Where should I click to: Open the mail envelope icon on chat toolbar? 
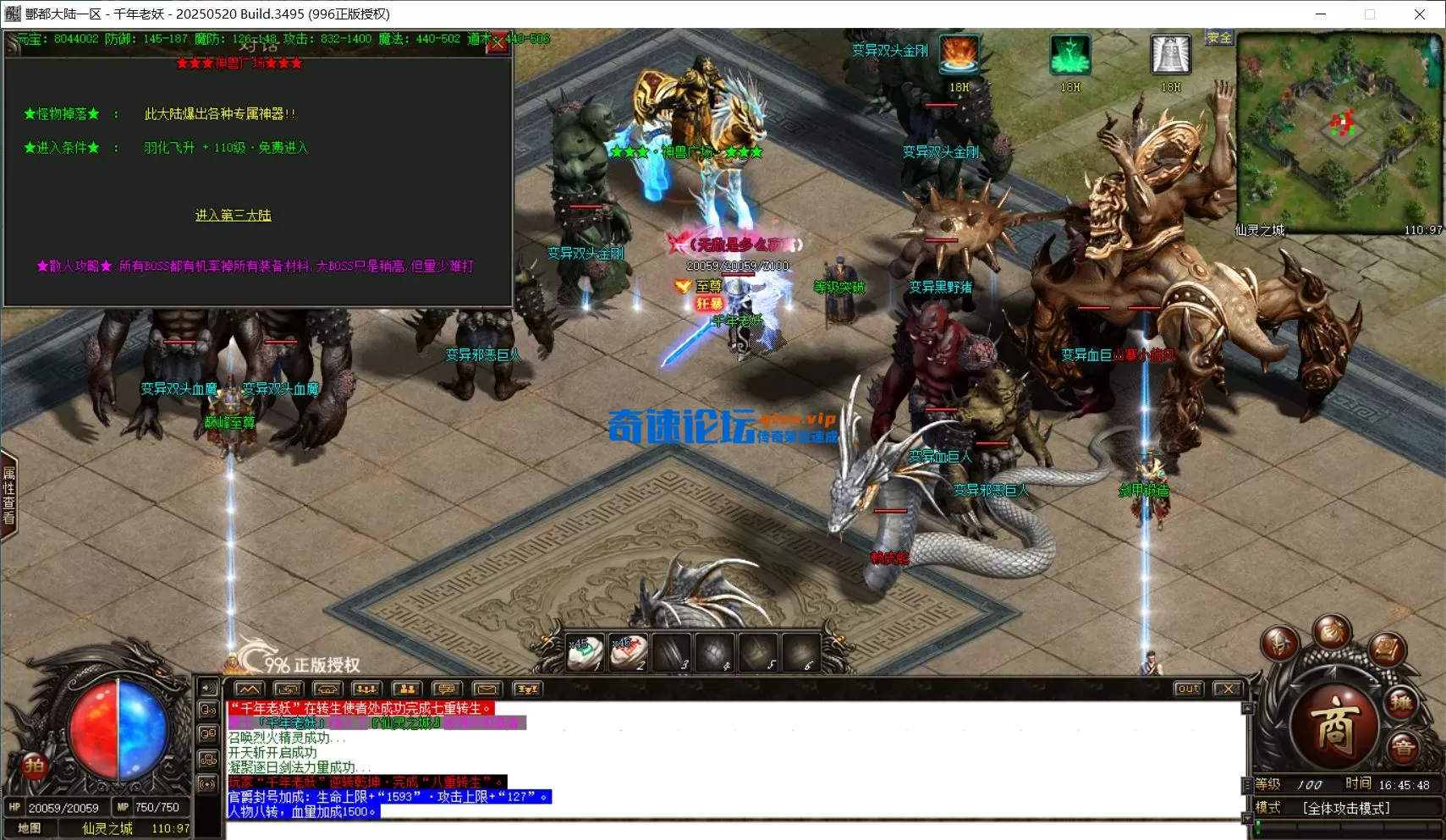[487, 689]
